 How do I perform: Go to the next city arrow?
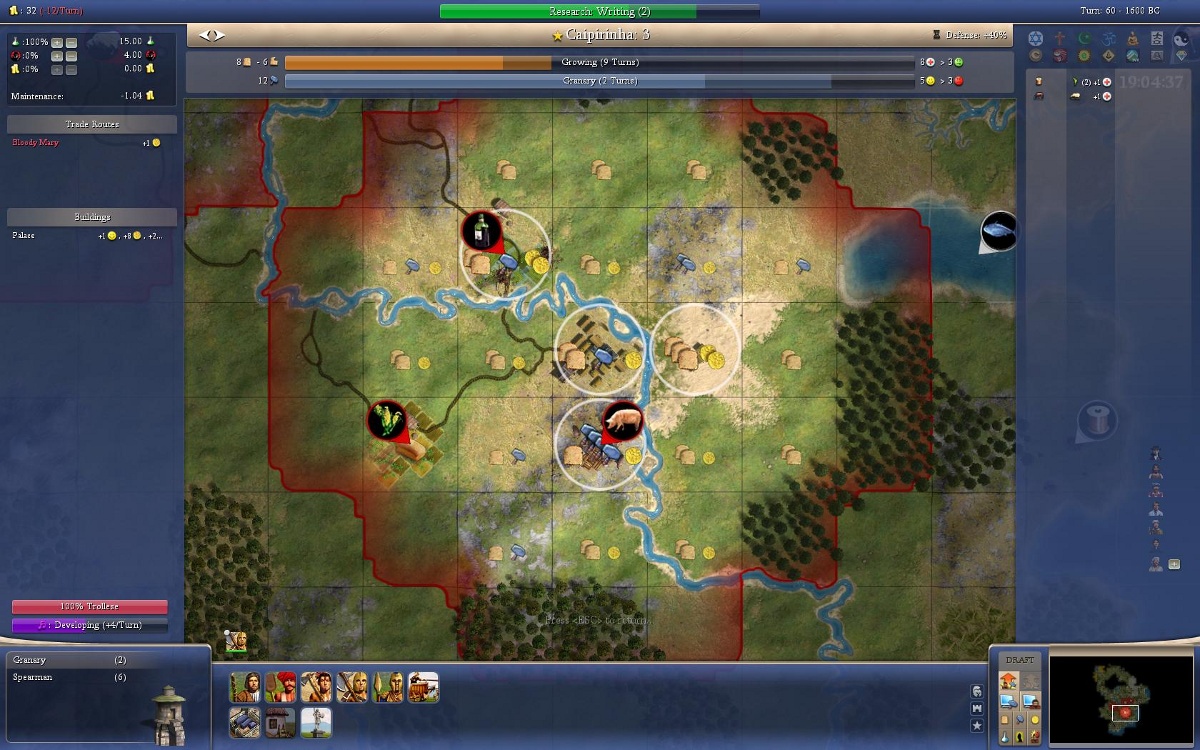(219, 35)
